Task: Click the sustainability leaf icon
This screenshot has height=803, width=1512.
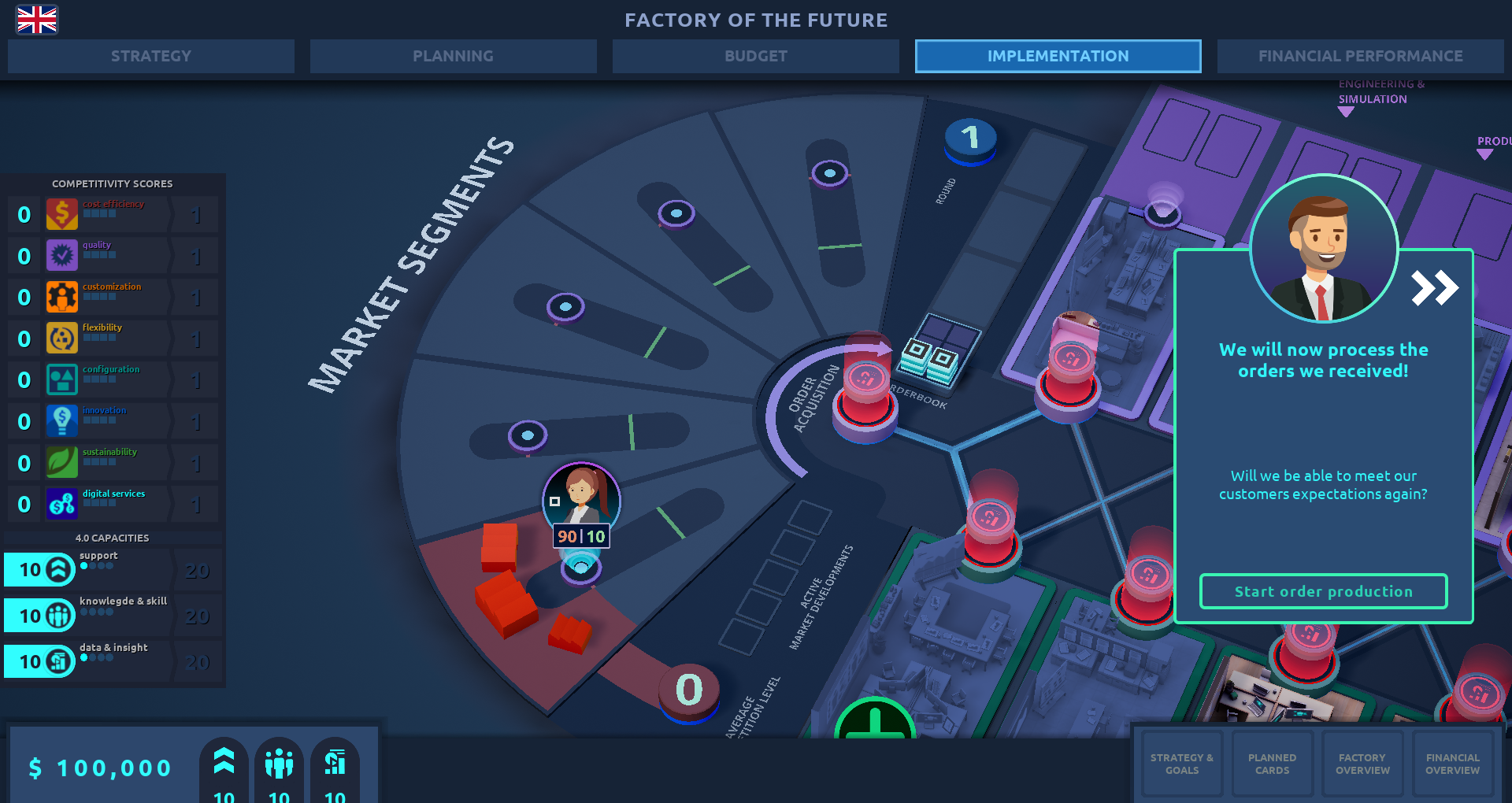Action: (x=62, y=463)
